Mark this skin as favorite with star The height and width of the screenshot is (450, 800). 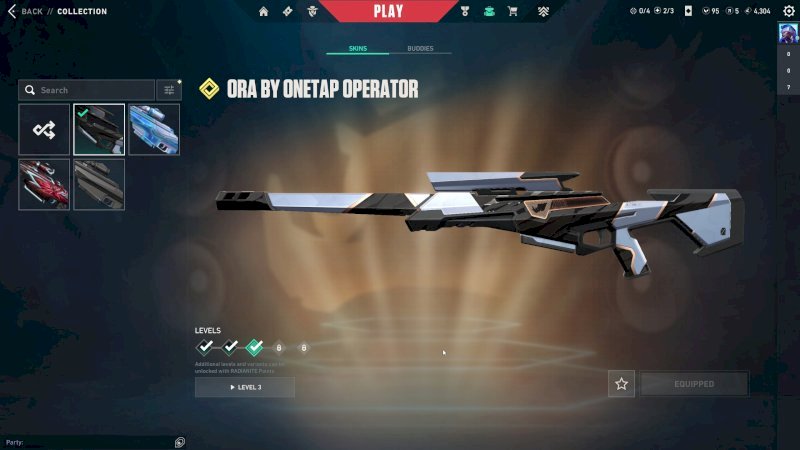(x=621, y=384)
